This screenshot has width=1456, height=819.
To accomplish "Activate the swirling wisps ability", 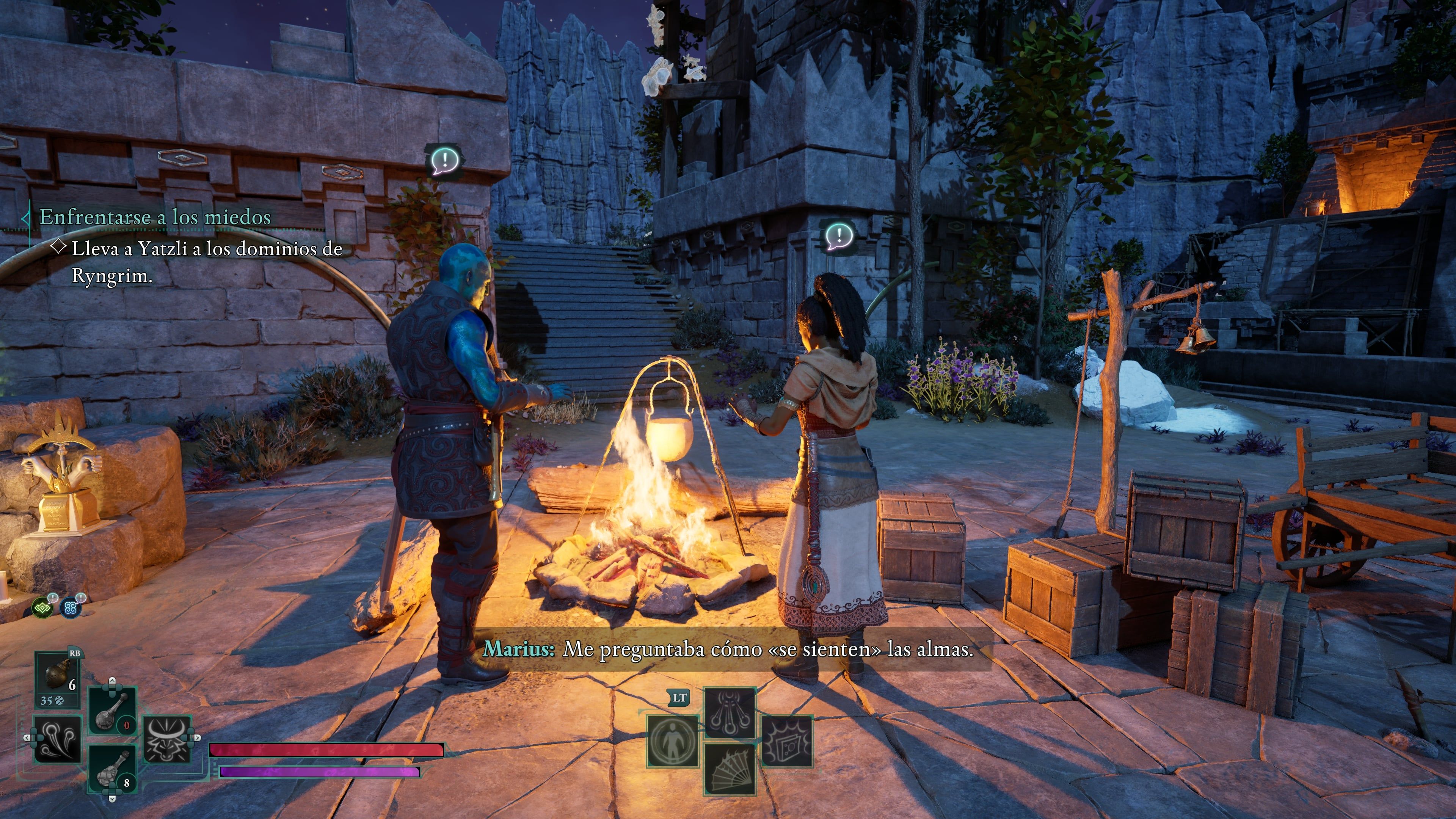I will pyautogui.click(x=57, y=739).
